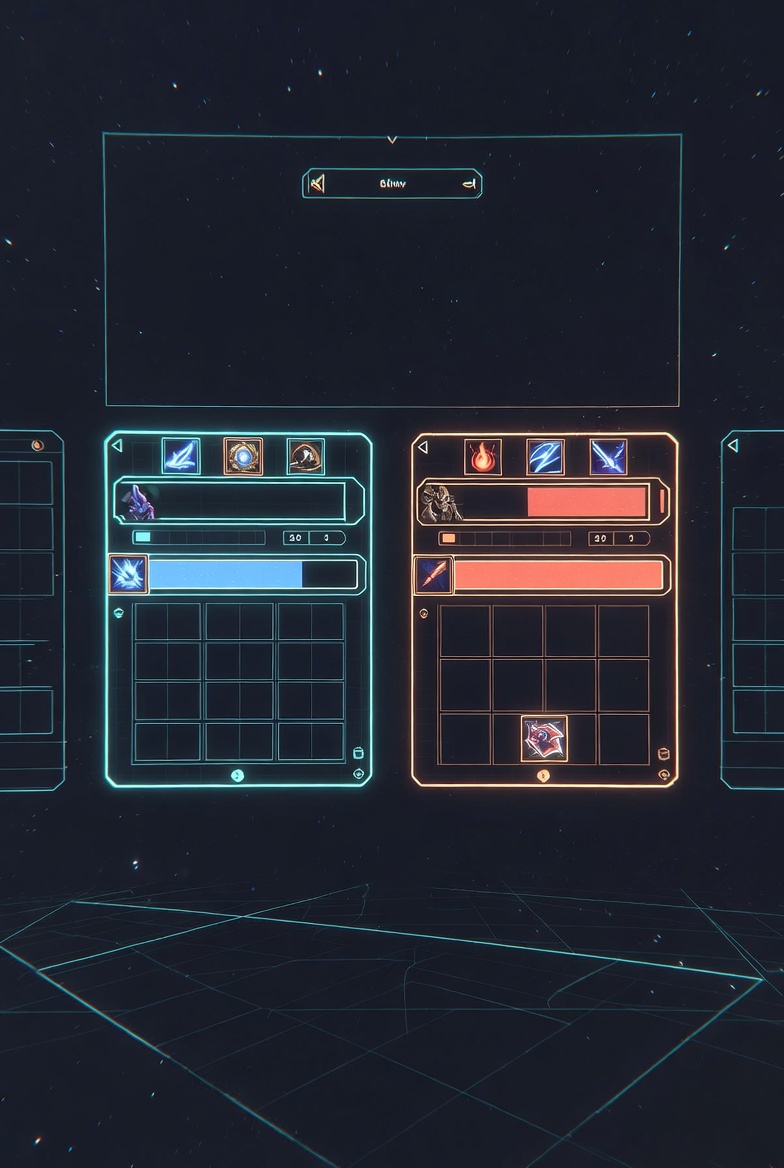Select the glowing orb ability icon

[243, 456]
